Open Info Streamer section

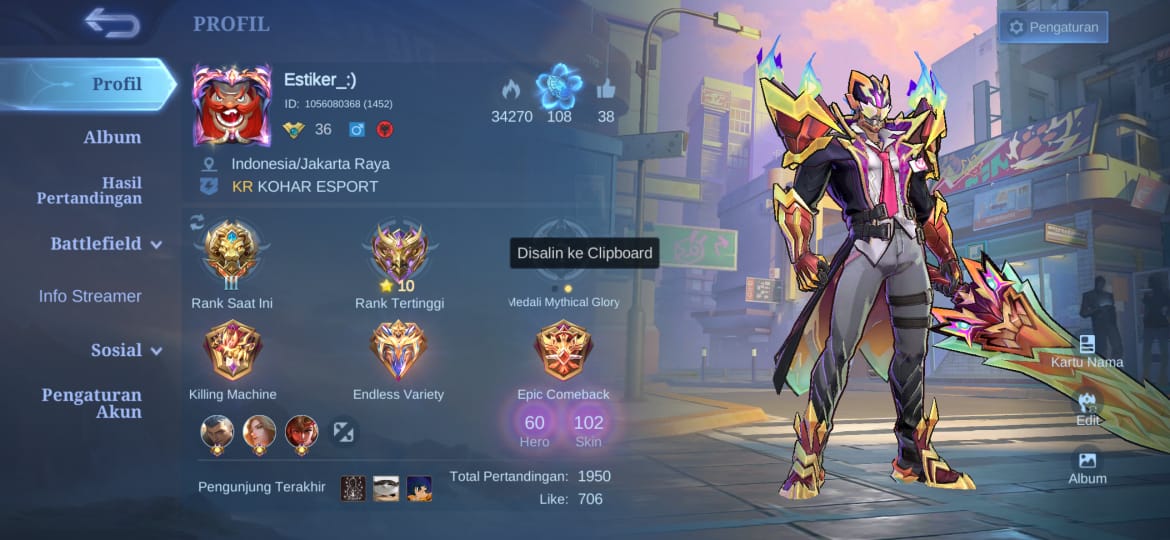point(90,296)
